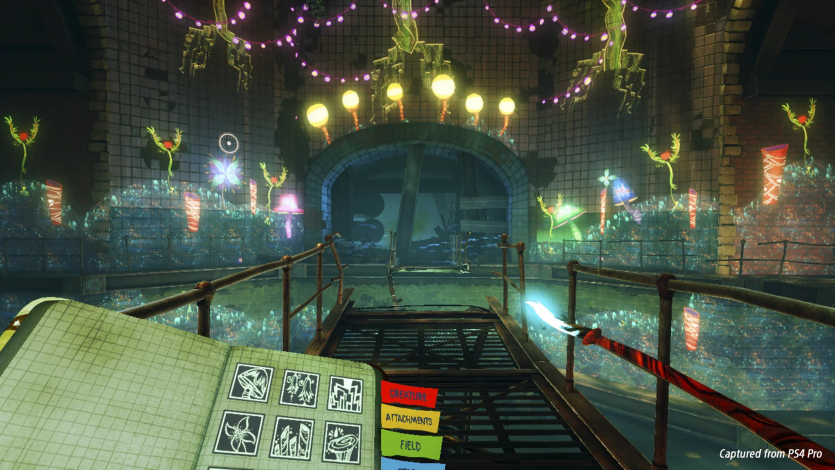Choose the star-shaped flower sticker
Viewport: 835px width, 470px height.
pos(239,433)
